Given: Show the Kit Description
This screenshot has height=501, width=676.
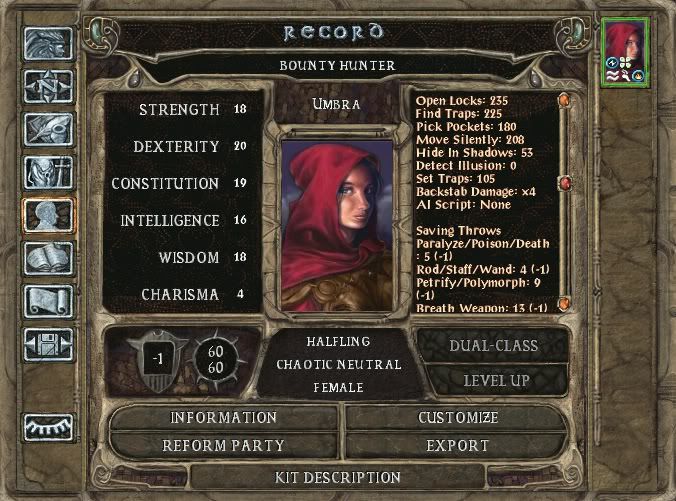Looking at the screenshot, I should [x=337, y=477].
